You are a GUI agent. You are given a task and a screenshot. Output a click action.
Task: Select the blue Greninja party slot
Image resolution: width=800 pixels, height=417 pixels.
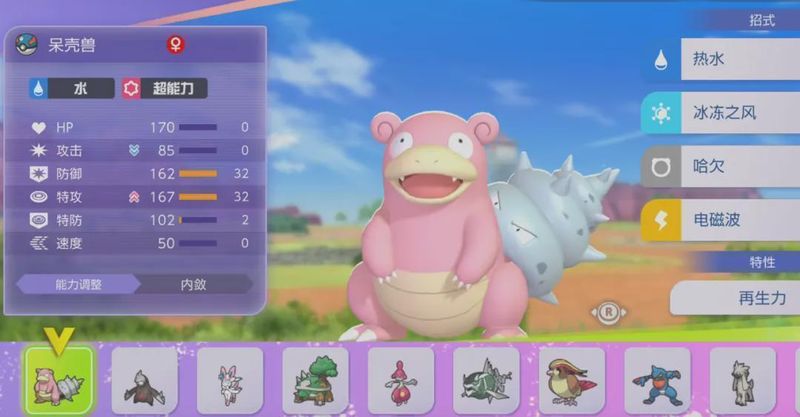[x=657, y=381]
